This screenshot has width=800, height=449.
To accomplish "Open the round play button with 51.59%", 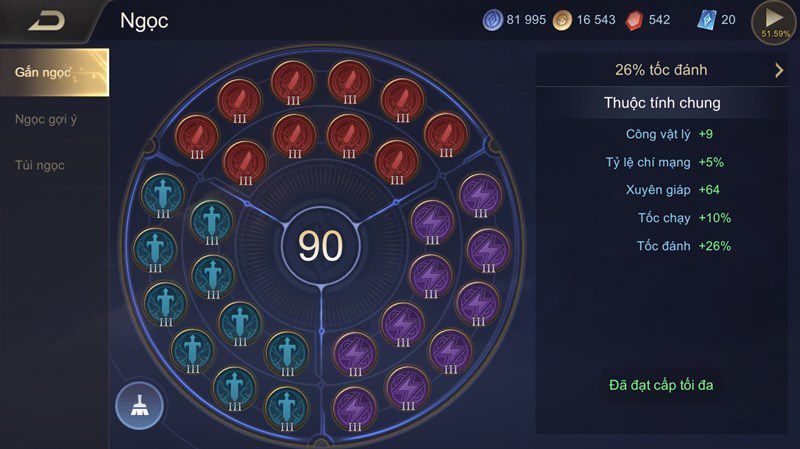I will pos(775,21).
